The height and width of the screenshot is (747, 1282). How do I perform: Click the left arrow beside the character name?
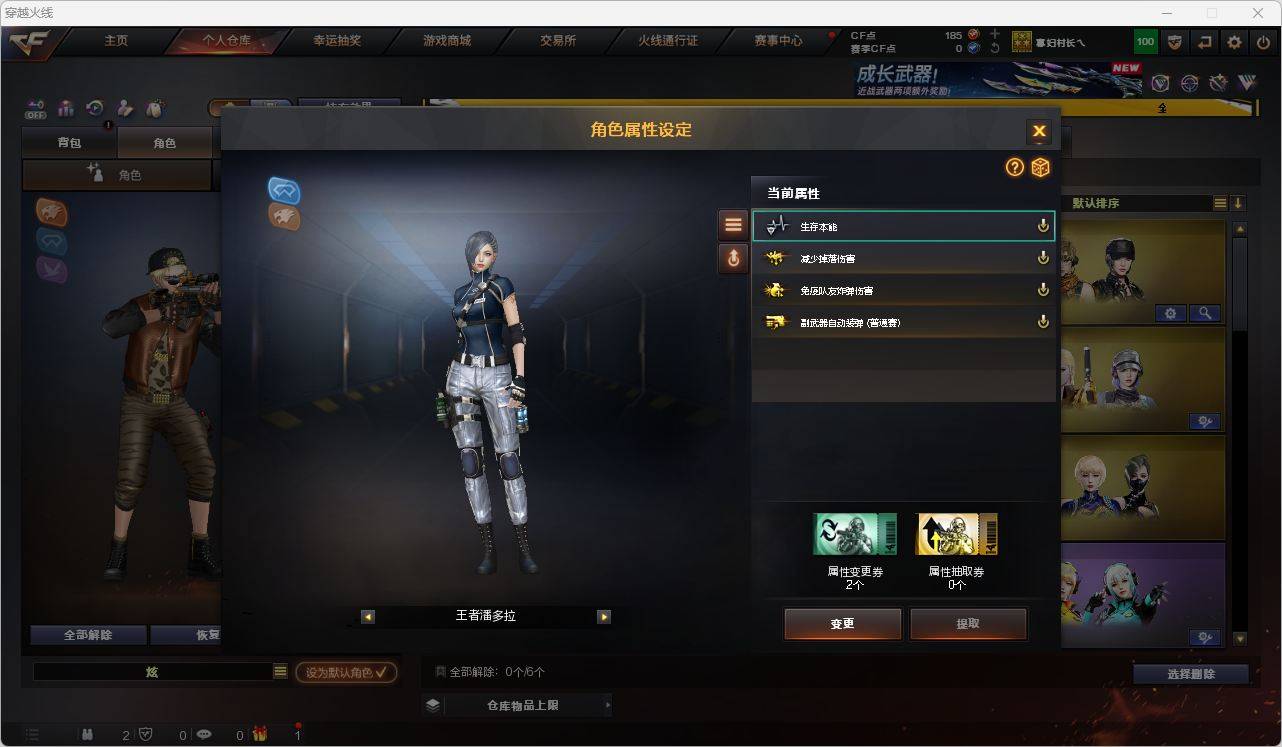point(368,617)
